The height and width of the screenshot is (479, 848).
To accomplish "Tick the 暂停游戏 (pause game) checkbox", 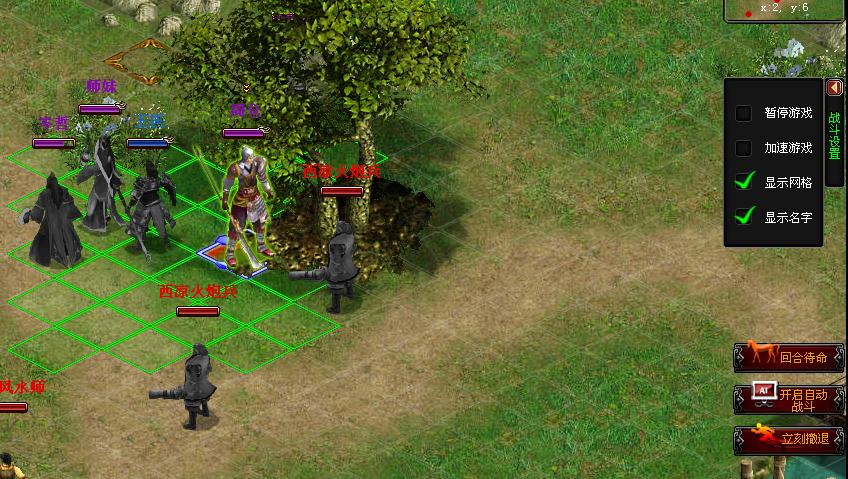I will 743,114.
